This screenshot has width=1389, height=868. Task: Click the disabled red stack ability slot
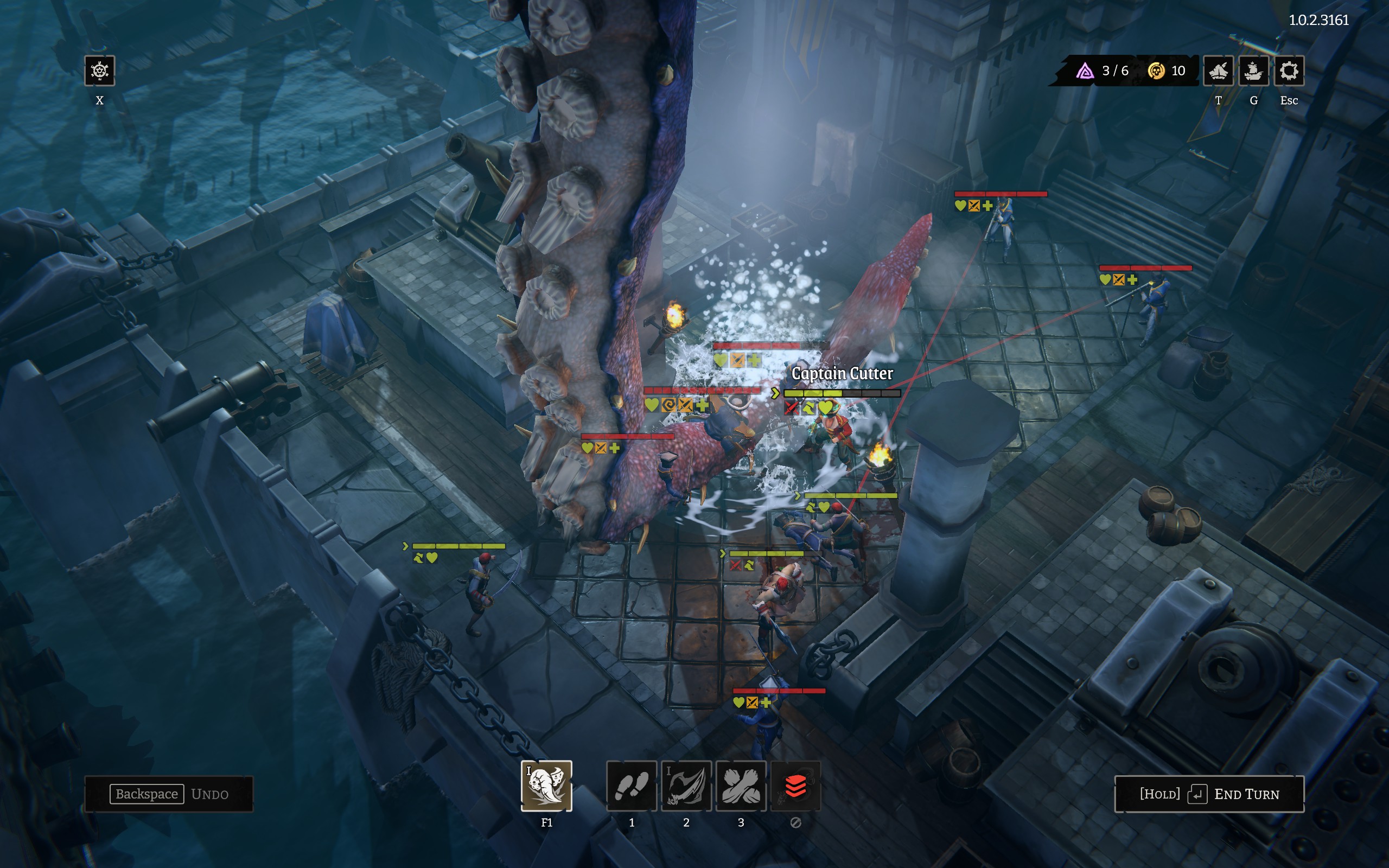click(795, 786)
